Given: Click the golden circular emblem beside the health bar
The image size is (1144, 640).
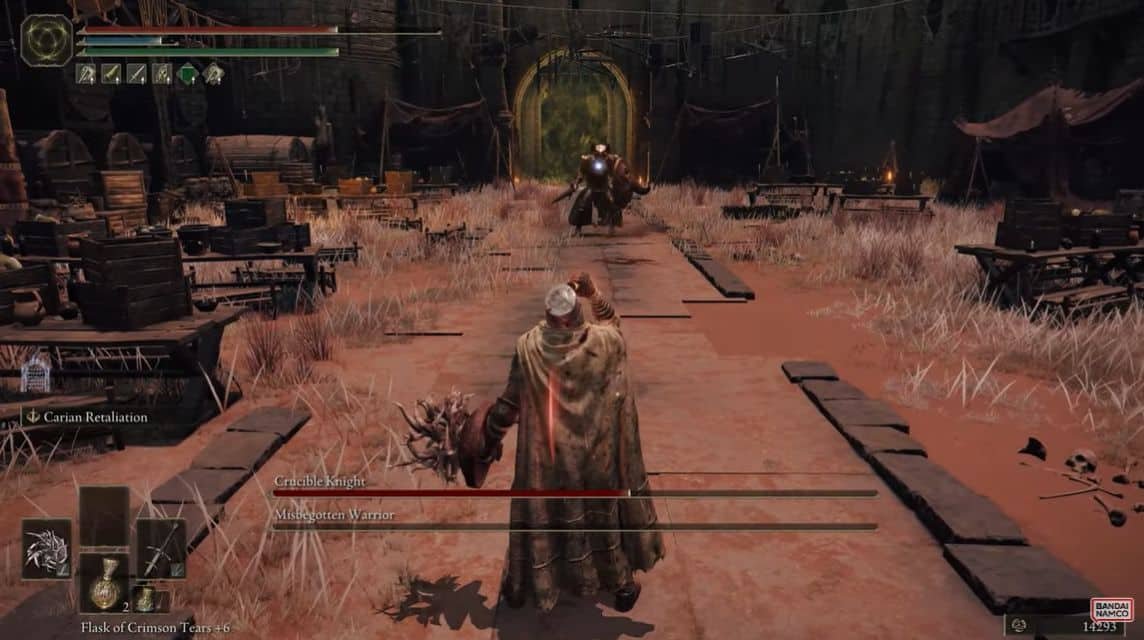Looking at the screenshot, I should pos(46,40).
